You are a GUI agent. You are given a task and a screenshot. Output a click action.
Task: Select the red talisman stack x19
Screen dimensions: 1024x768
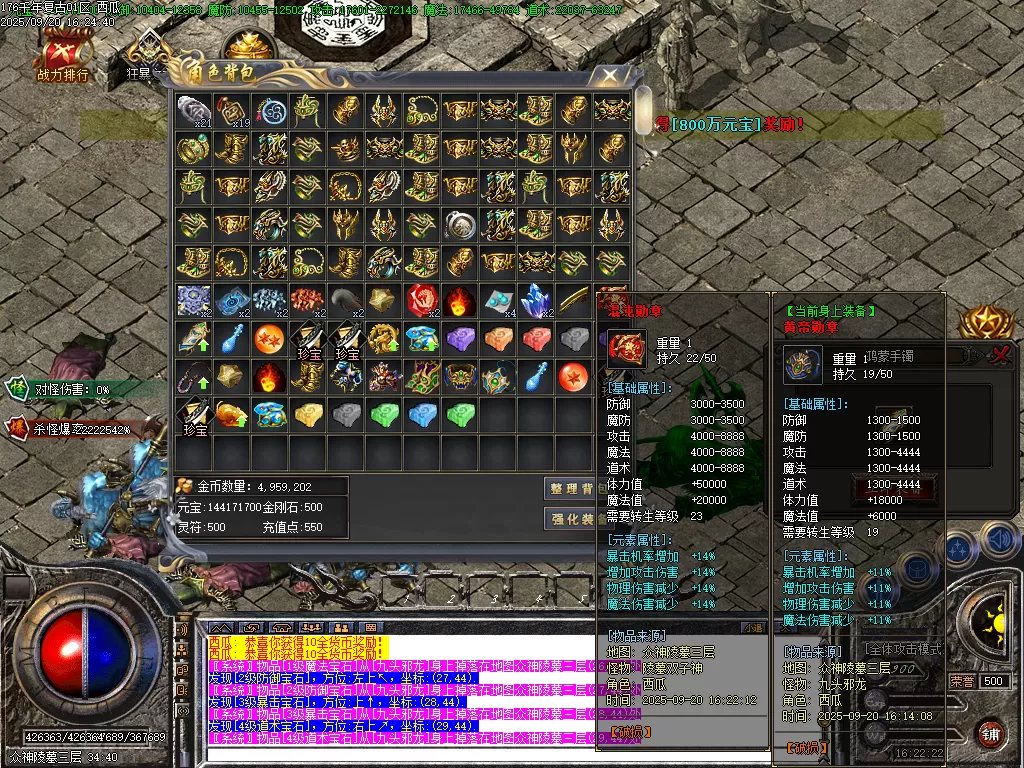pyautogui.click(x=230, y=110)
